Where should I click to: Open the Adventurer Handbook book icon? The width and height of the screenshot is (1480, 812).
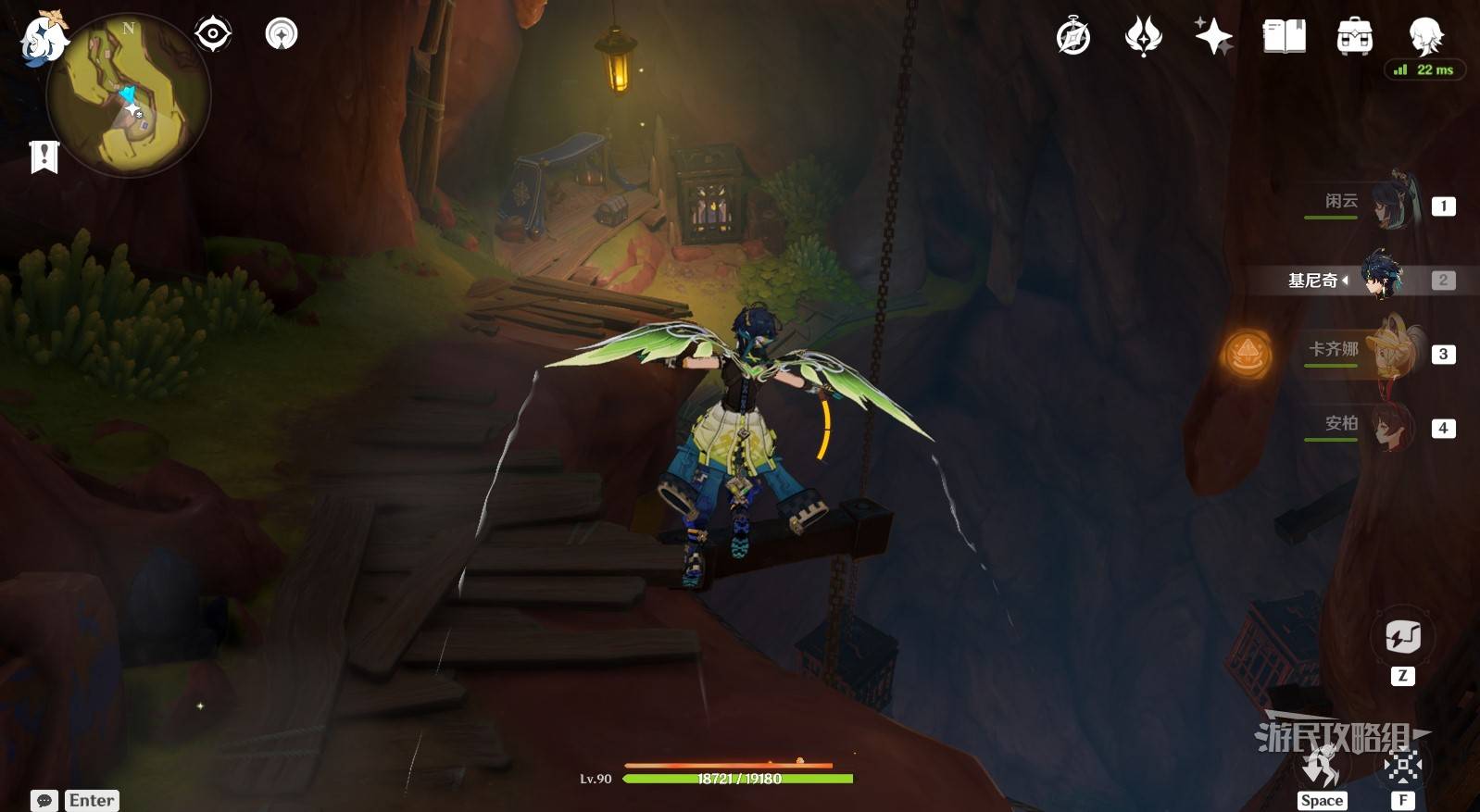point(1284,37)
